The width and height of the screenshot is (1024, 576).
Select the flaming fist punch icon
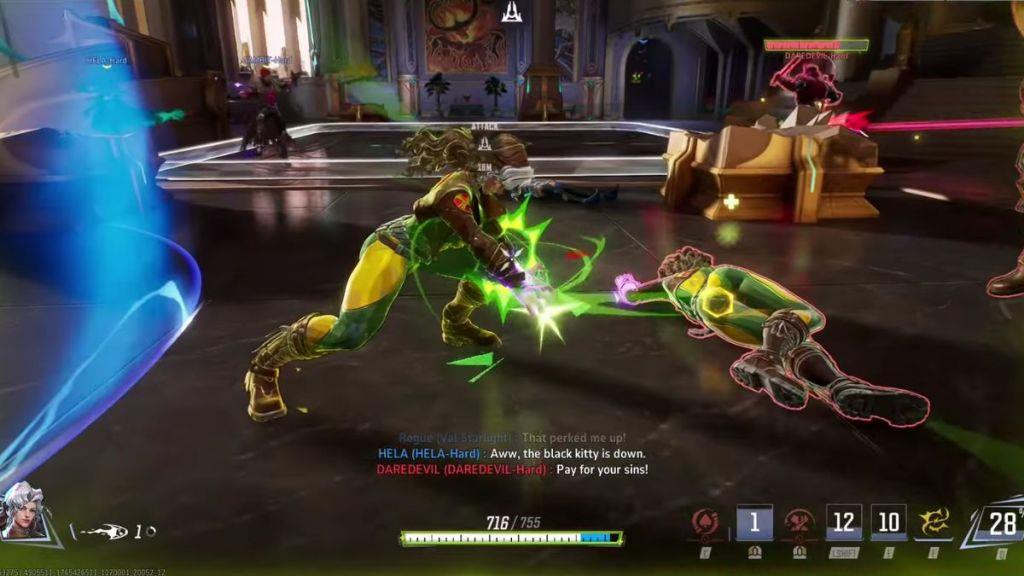pyautogui.click(x=100, y=532)
